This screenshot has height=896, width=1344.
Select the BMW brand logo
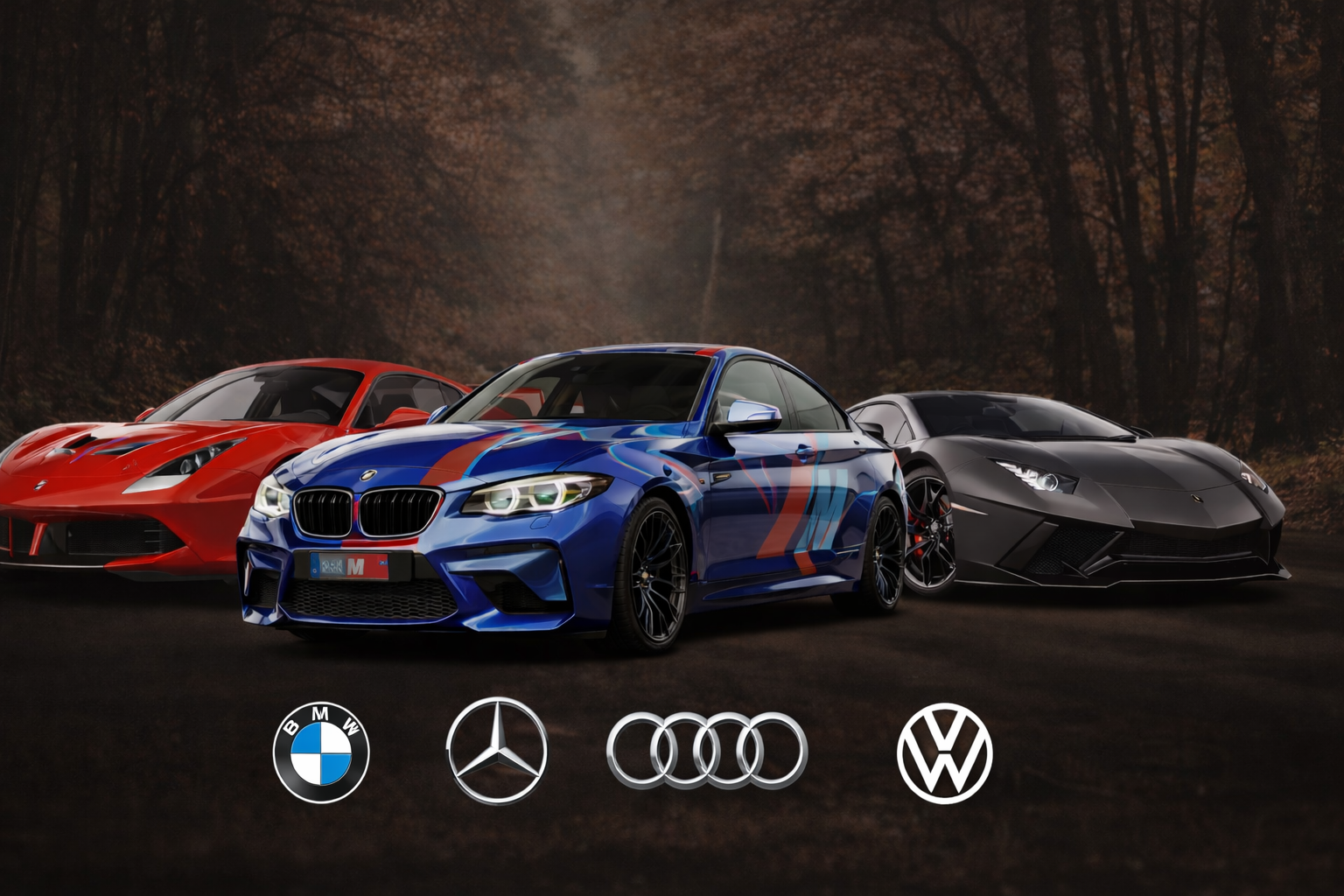(321, 751)
